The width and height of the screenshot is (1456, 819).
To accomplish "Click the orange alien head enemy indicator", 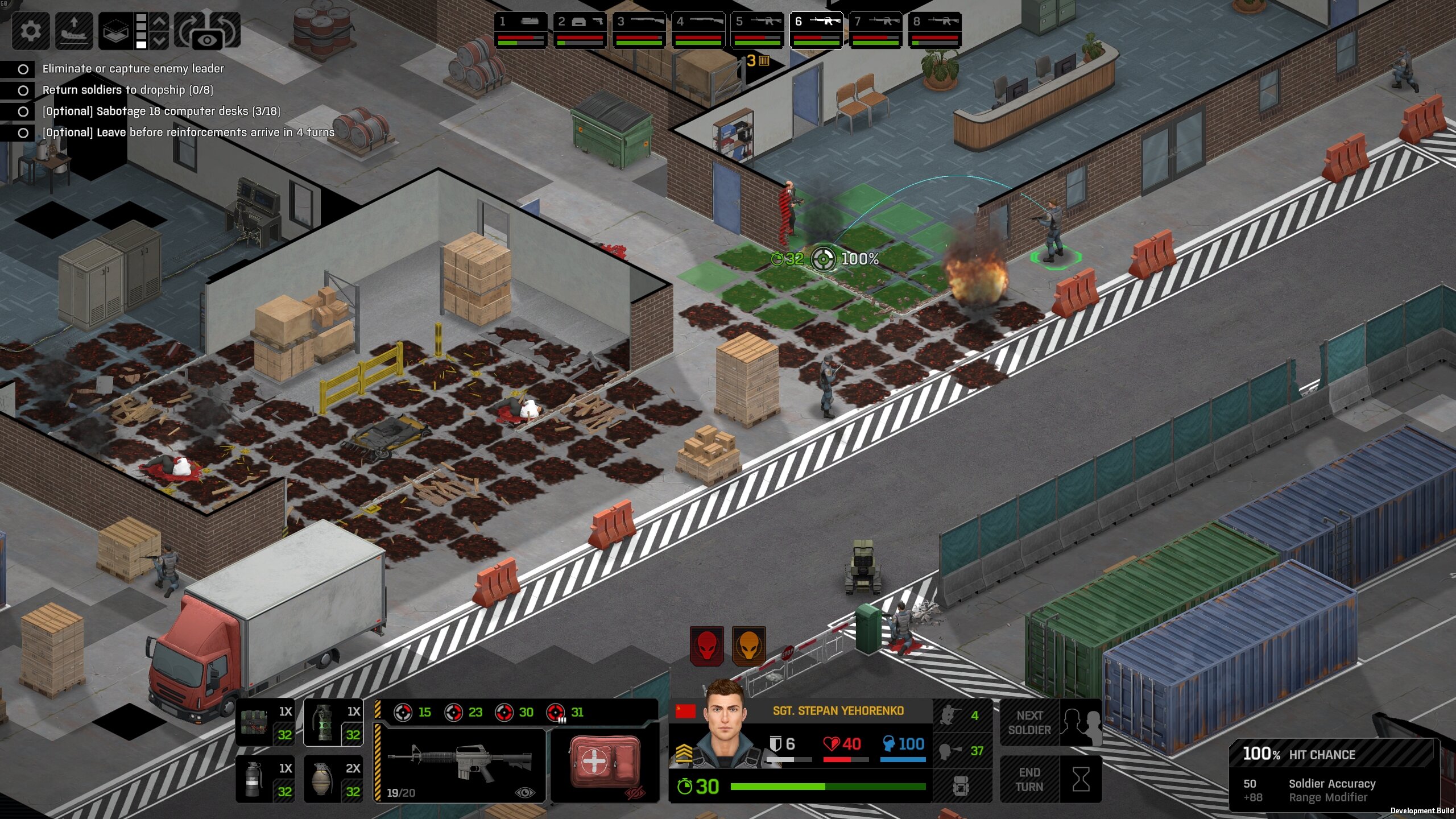I will pos(748,646).
